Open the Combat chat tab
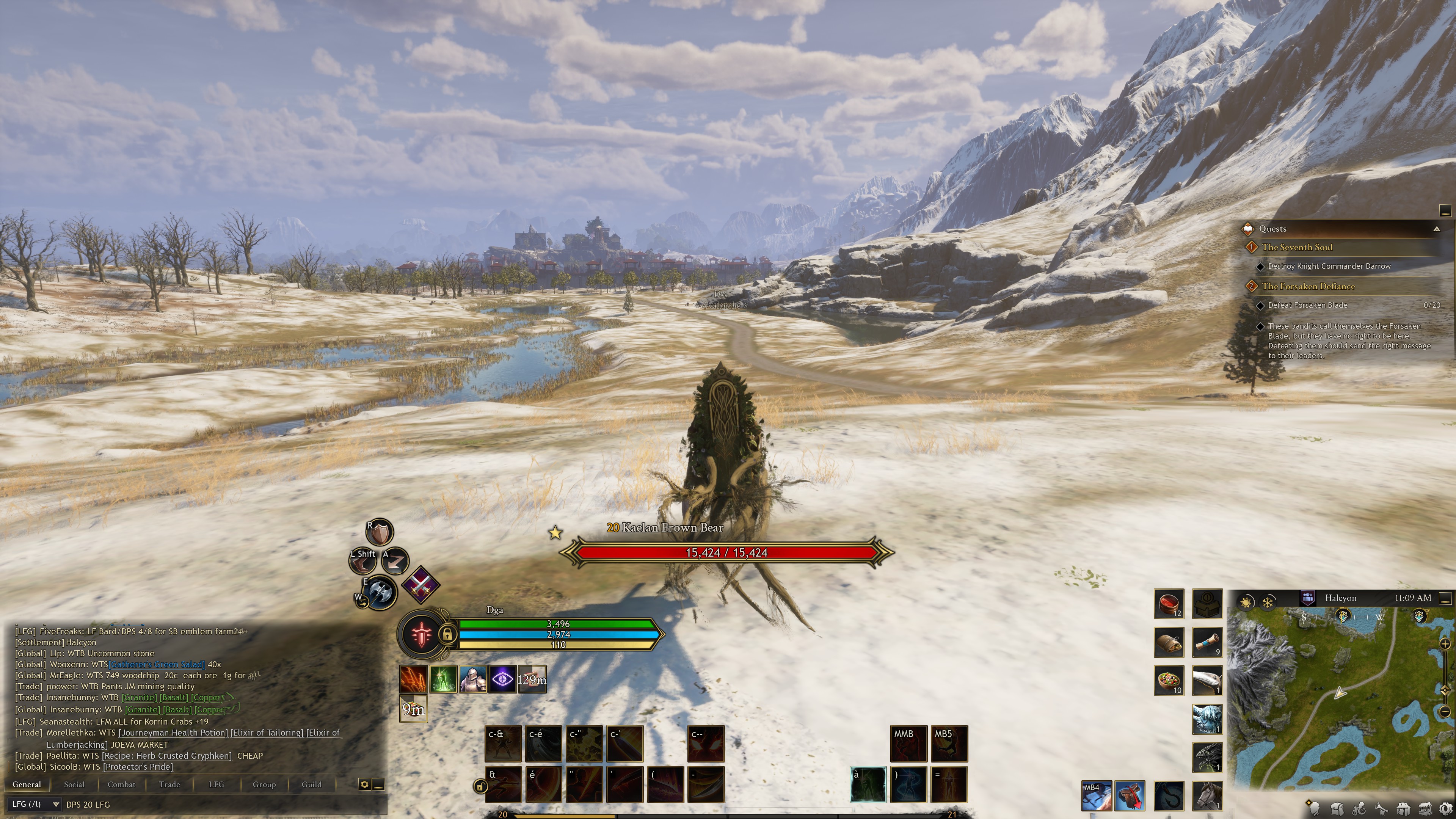Screen dimensions: 1456x819 coord(121,784)
